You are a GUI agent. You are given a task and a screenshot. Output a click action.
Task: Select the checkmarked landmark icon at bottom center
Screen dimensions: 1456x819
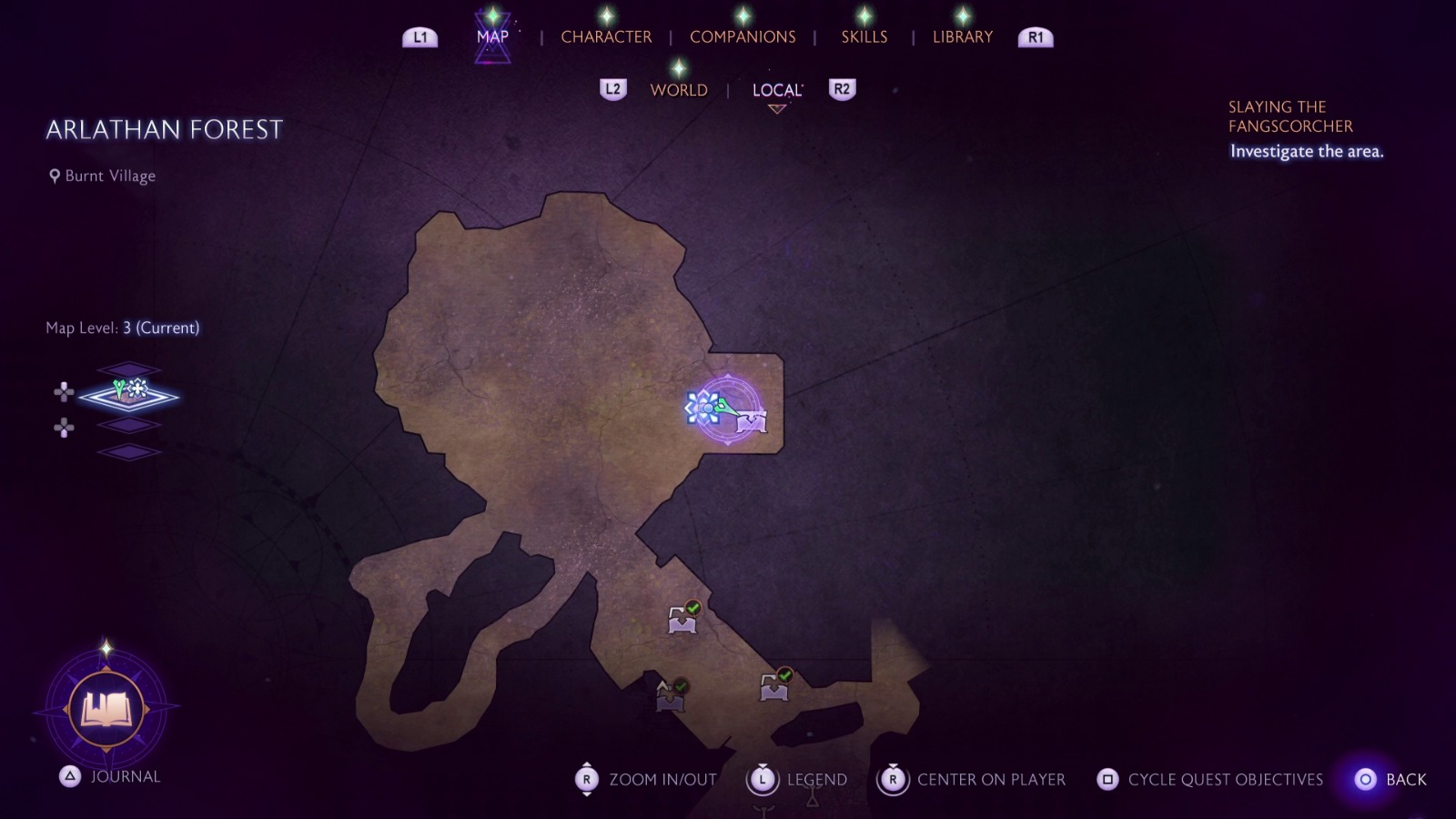point(773,684)
